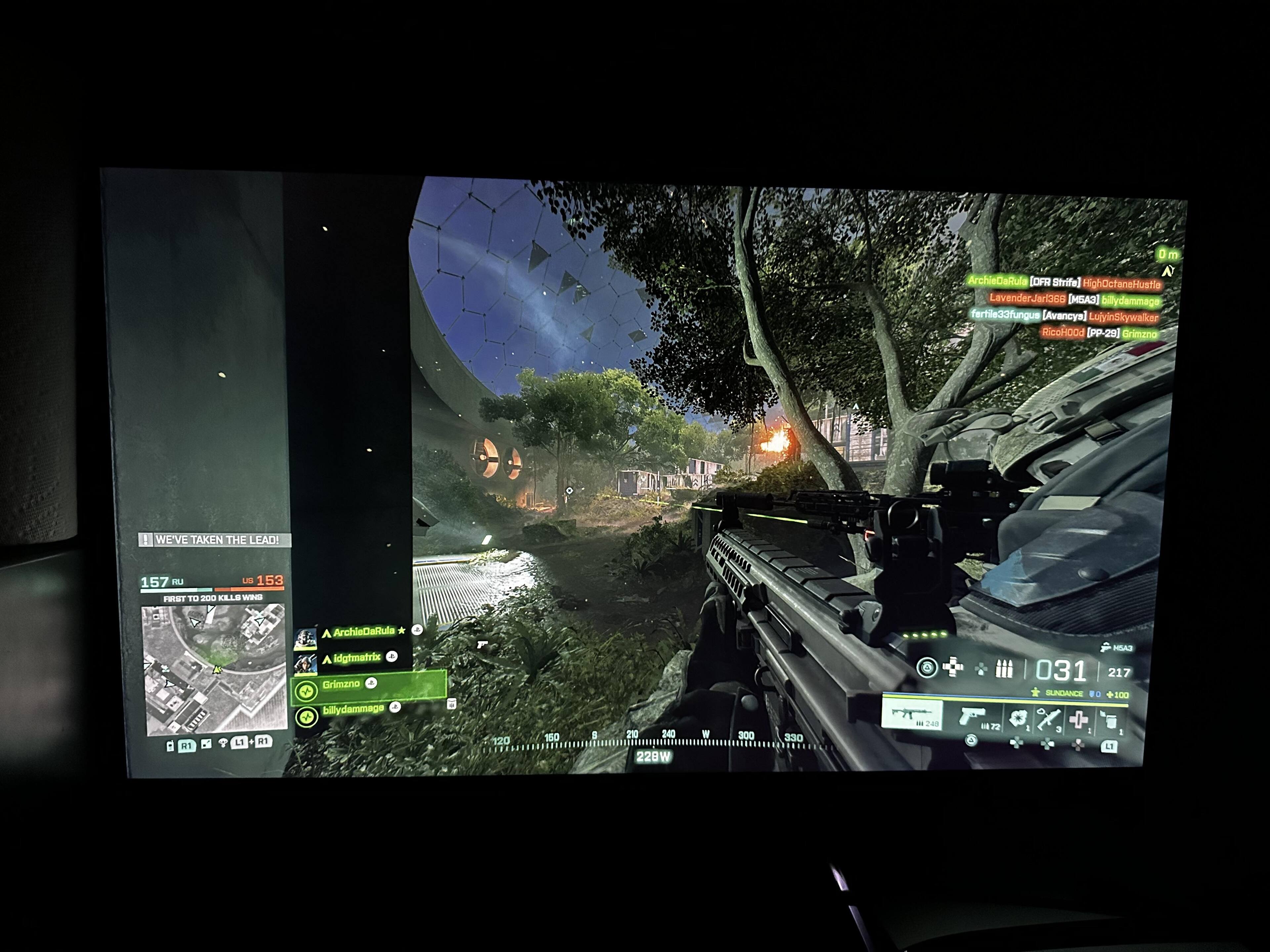Click the walkie-talkie comms icon below minimap
The height and width of the screenshot is (952, 1270).
click(170, 746)
